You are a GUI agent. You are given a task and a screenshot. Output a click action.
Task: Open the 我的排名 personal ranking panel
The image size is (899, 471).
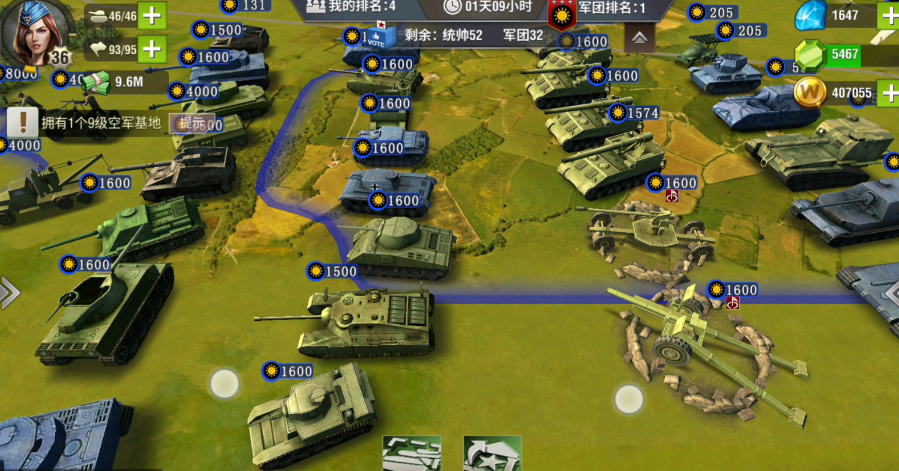tap(348, 6)
